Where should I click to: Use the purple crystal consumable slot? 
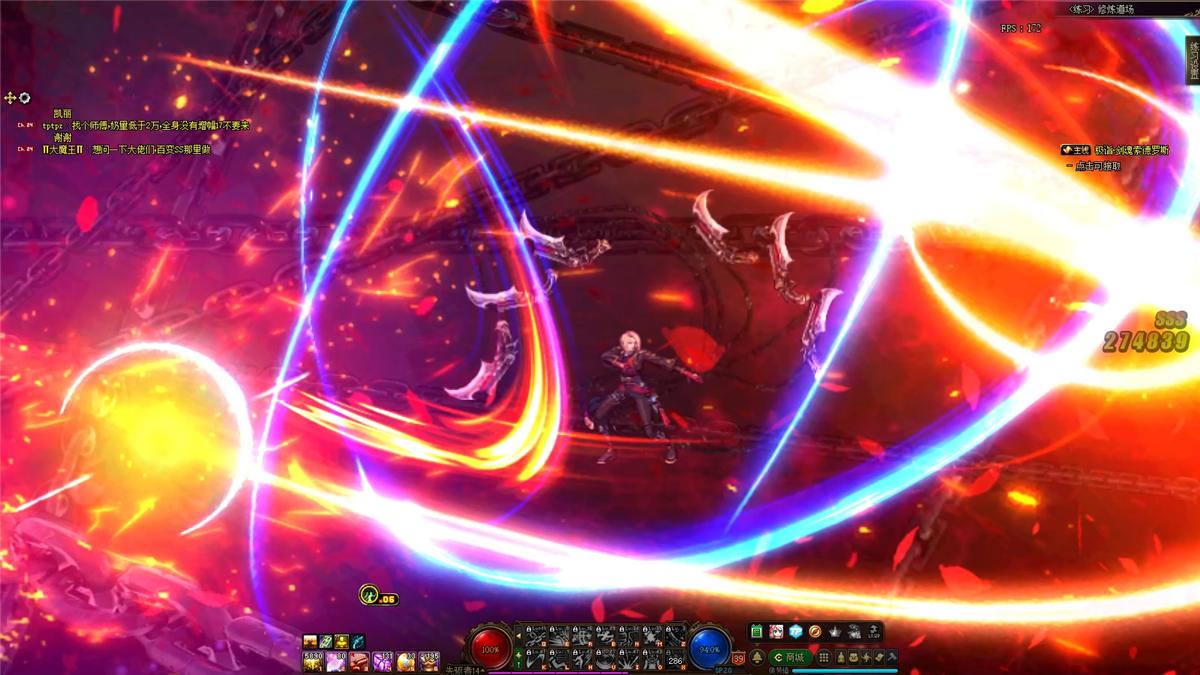(x=382, y=661)
